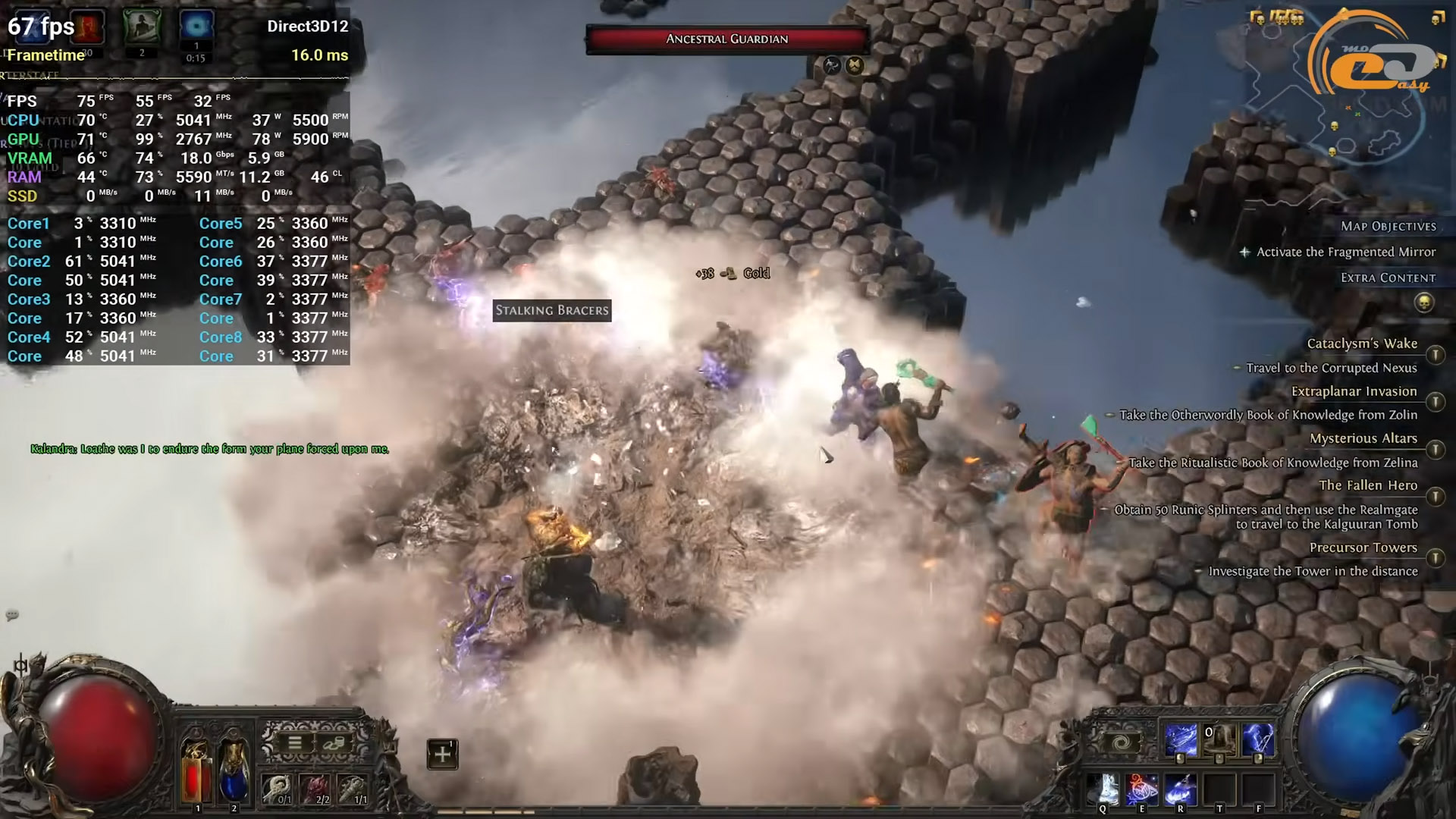1456x819 pixels.
Task: Click the pale charm slot showing 1/1
Action: [x=353, y=790]
